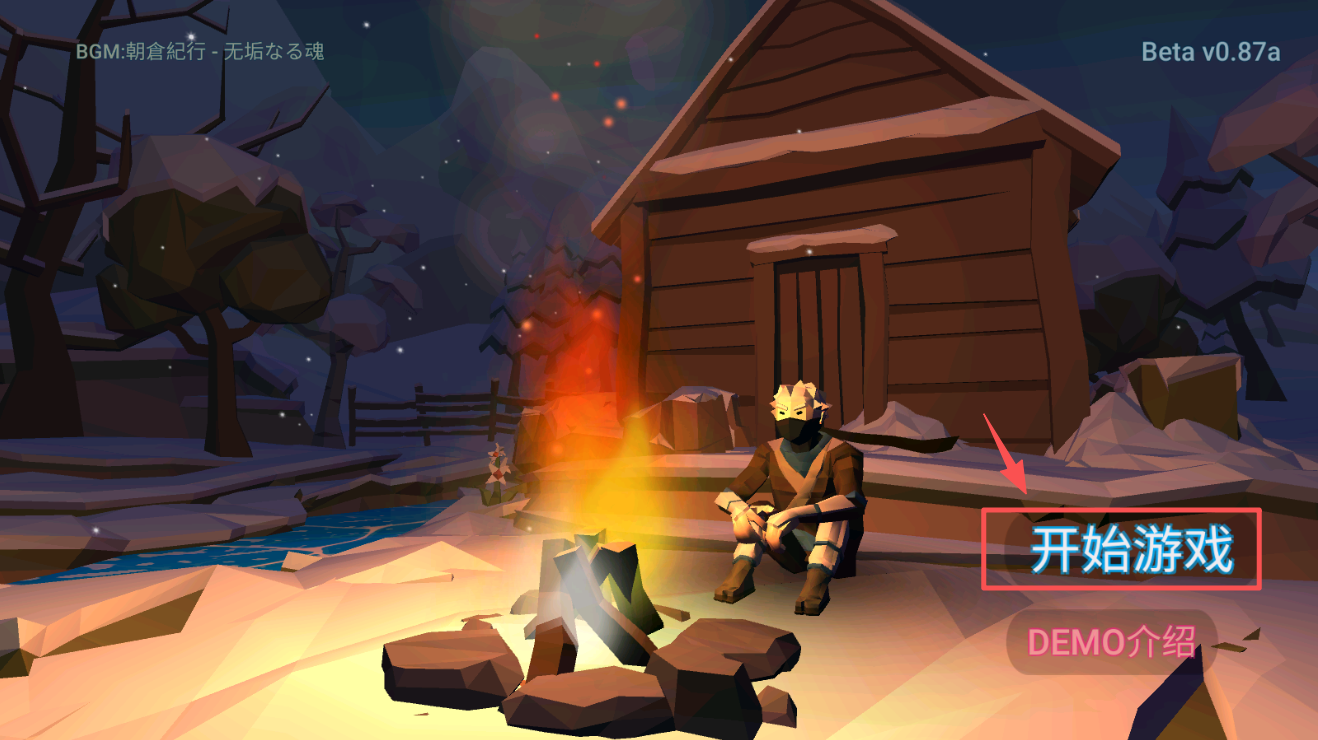1318x740 pixels.
Task: Open the DEMO介绍 introduction
Action: [x=1111, y=642]
